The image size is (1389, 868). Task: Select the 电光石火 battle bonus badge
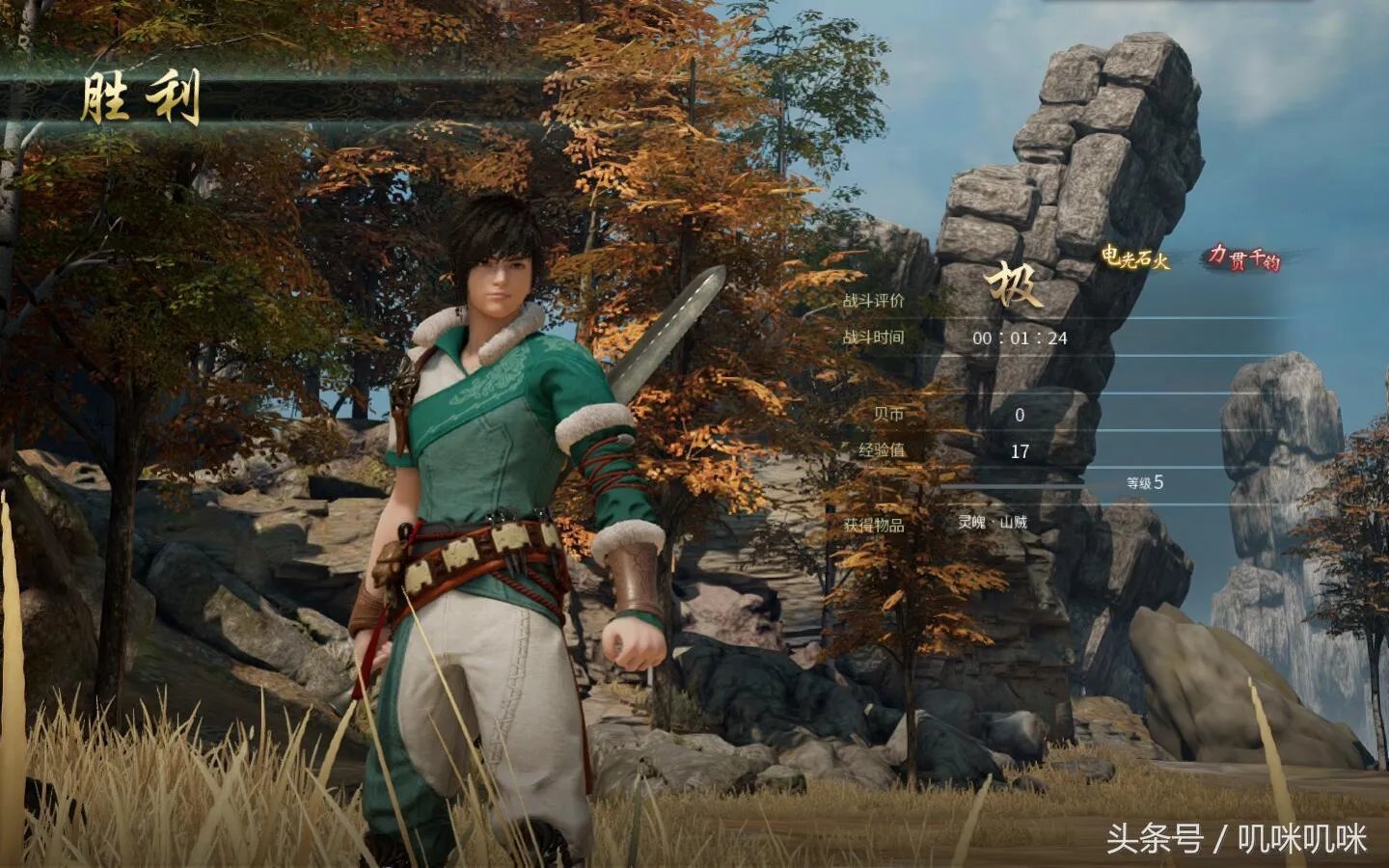coord(1135,258)
